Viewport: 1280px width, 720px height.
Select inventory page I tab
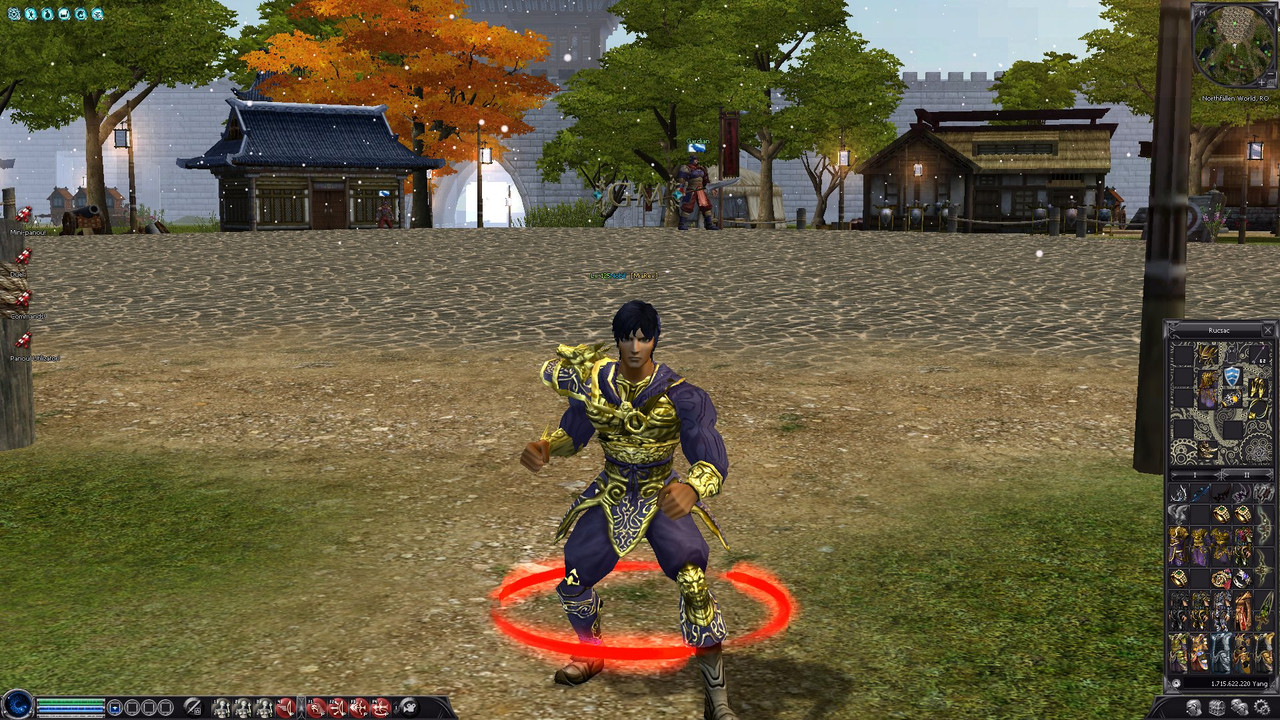[x=1195, y=475]
